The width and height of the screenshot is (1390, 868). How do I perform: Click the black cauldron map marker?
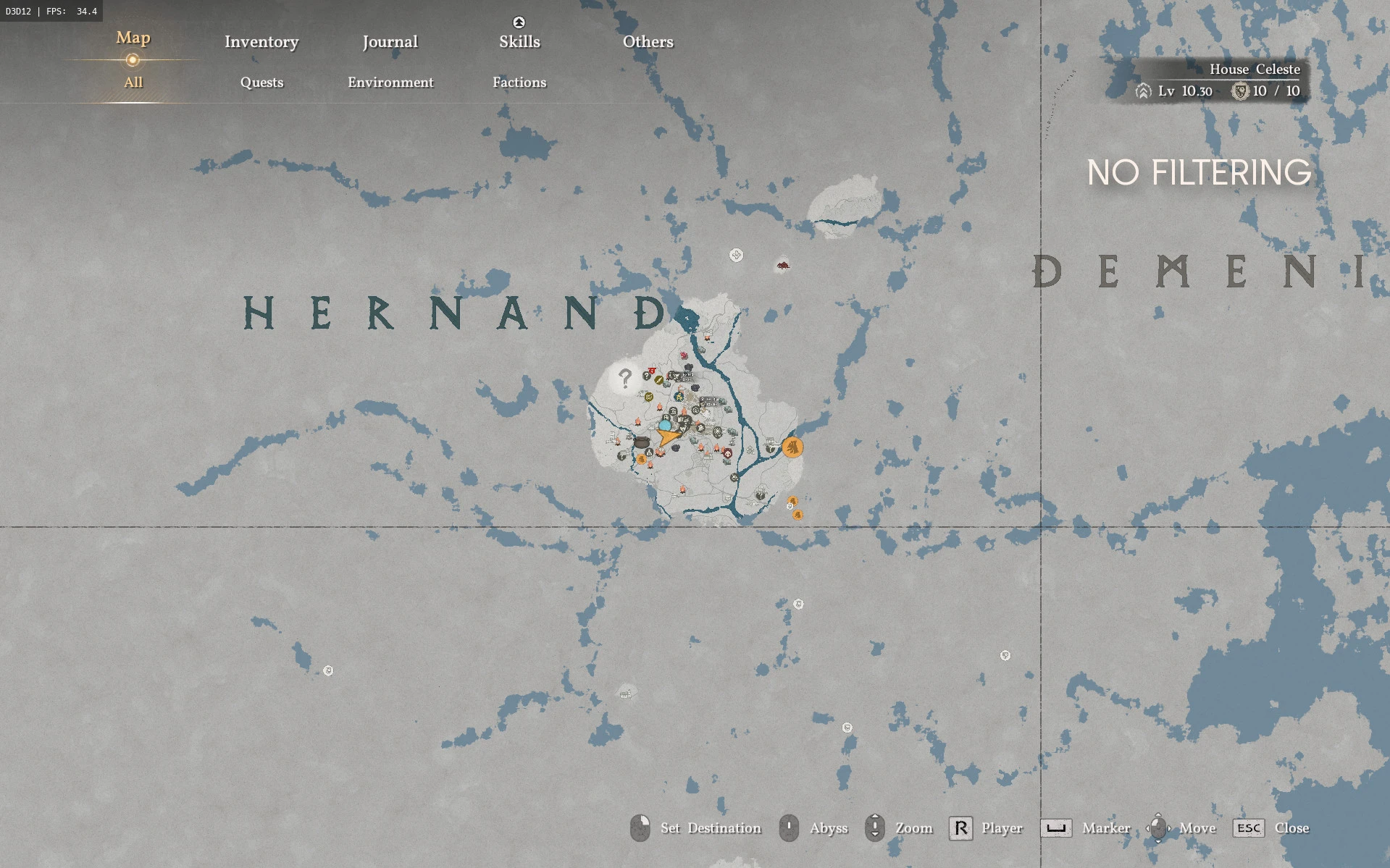click(641, 442)
